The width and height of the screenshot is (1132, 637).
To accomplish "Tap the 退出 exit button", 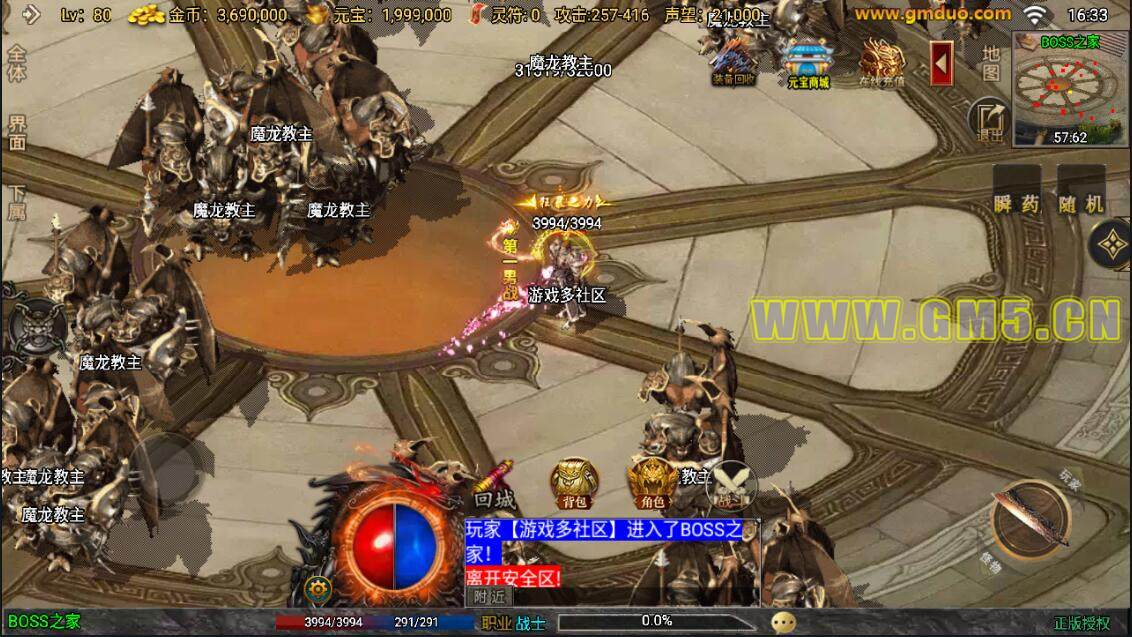I will 990,120.
